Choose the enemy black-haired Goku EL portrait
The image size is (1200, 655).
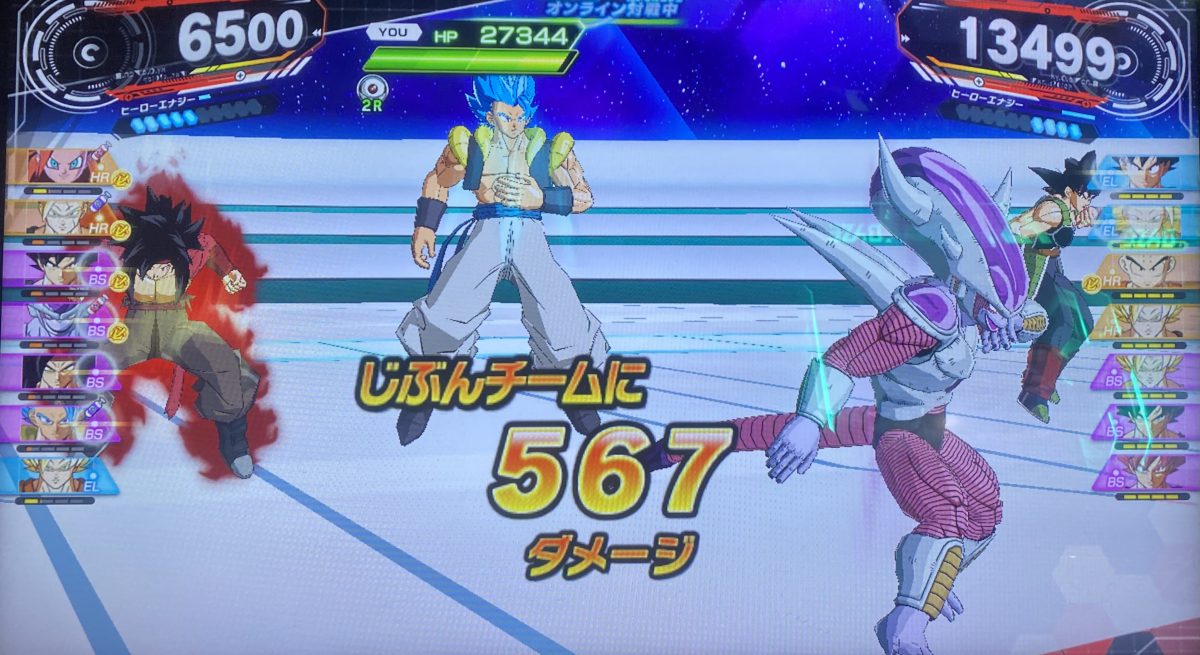click(1147, 171)
